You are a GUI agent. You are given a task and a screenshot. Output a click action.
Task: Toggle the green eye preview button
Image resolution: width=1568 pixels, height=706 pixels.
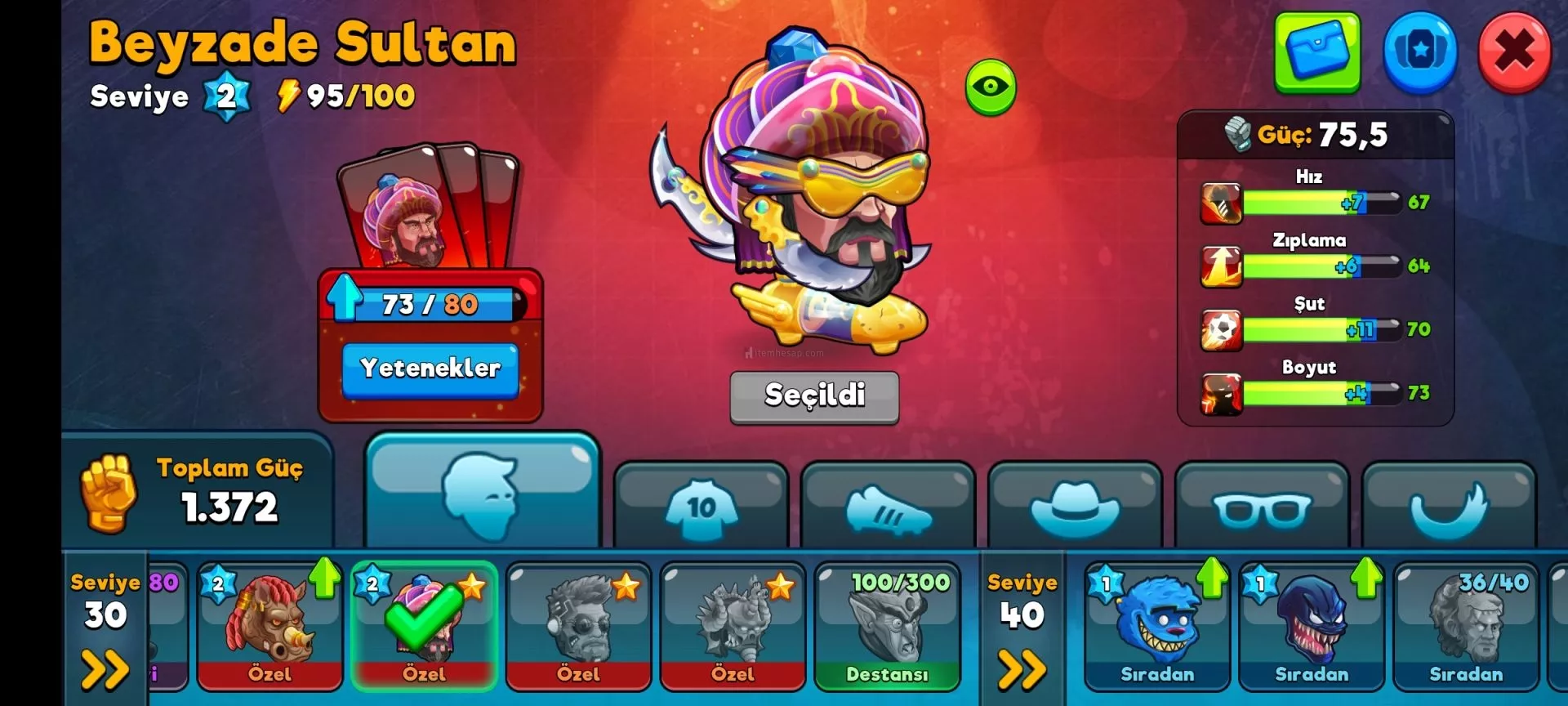(991, 87)
